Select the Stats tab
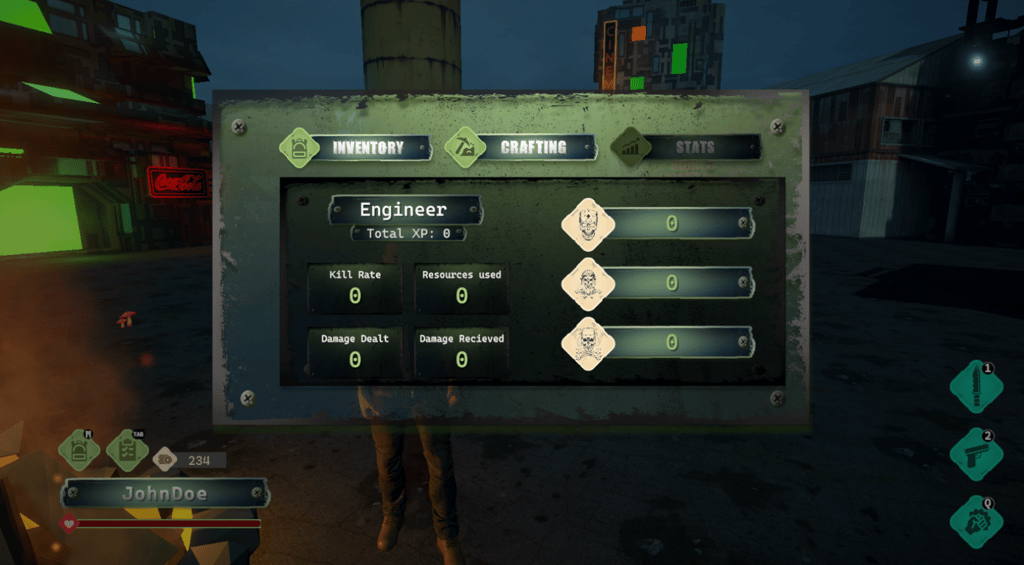The height and width of the screenshot is (565, 1024). 686,148
